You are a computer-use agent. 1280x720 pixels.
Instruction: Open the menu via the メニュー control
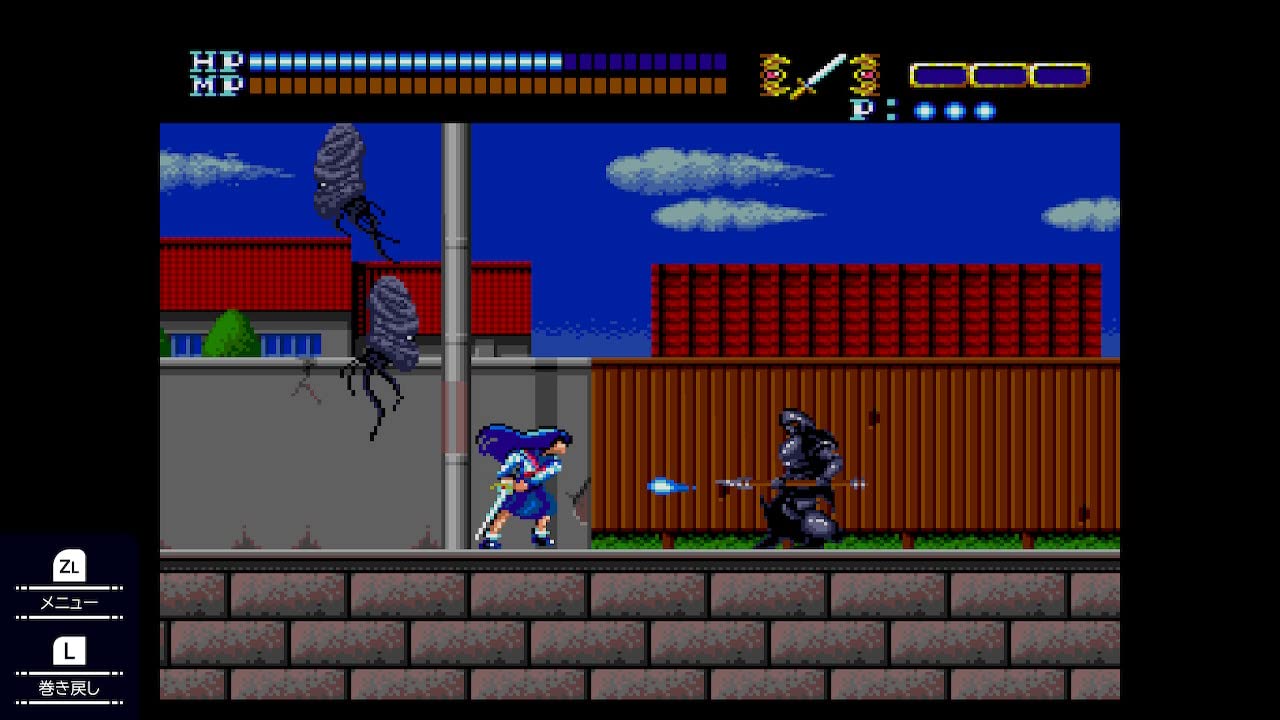pyautogui.click(x=68, y=602)
